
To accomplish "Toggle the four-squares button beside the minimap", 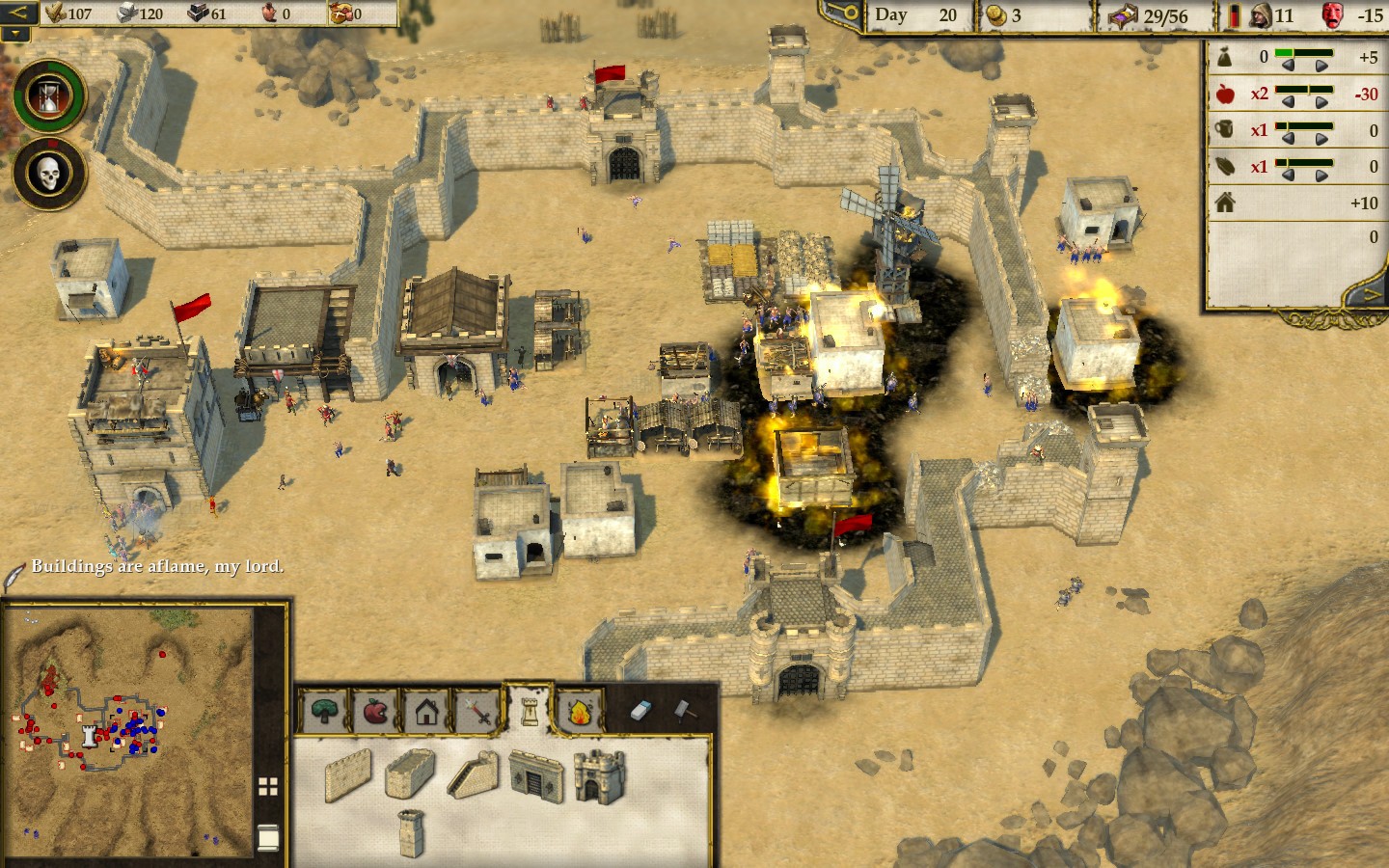I will pos(268,786).
